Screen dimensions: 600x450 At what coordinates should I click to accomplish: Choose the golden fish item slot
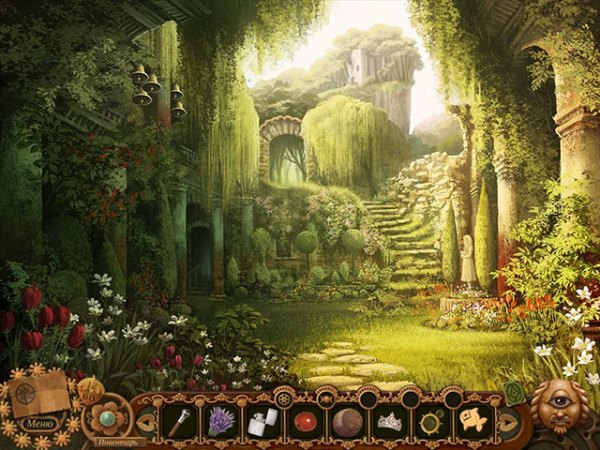coord(473,420)
